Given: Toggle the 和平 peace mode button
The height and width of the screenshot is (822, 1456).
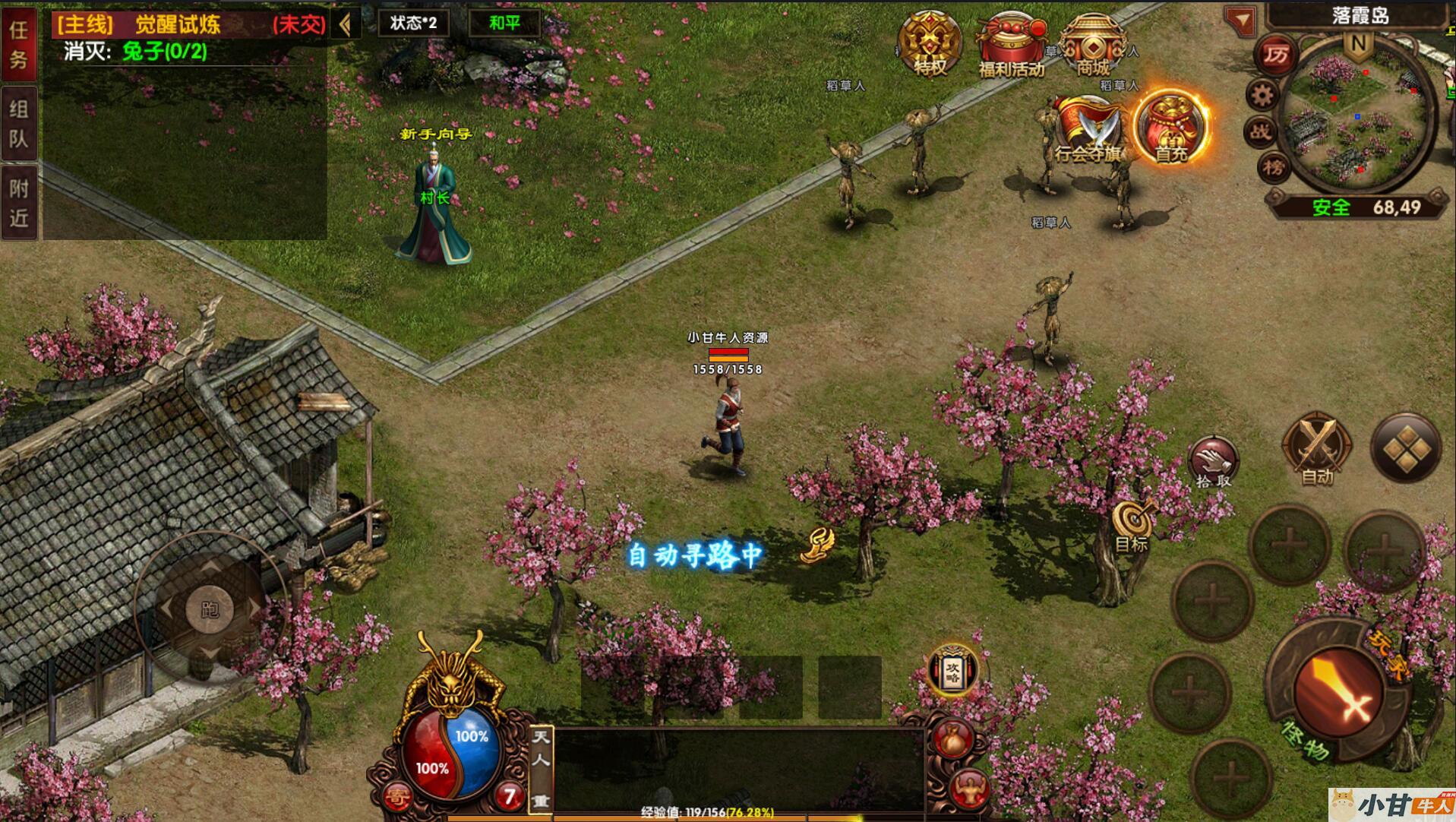Looking at the screenshot, I should [x=504, y=23].
